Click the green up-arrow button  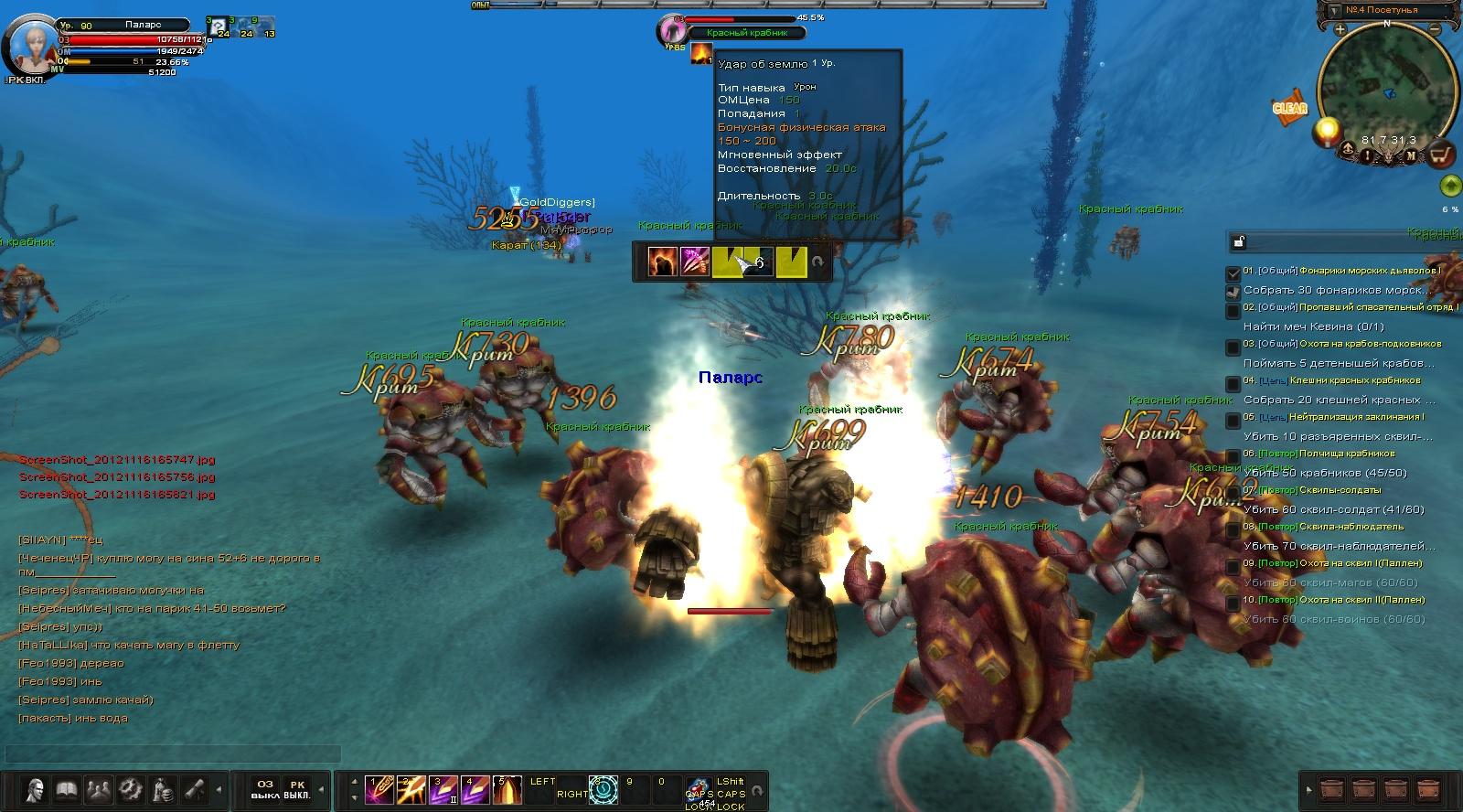1449,187
